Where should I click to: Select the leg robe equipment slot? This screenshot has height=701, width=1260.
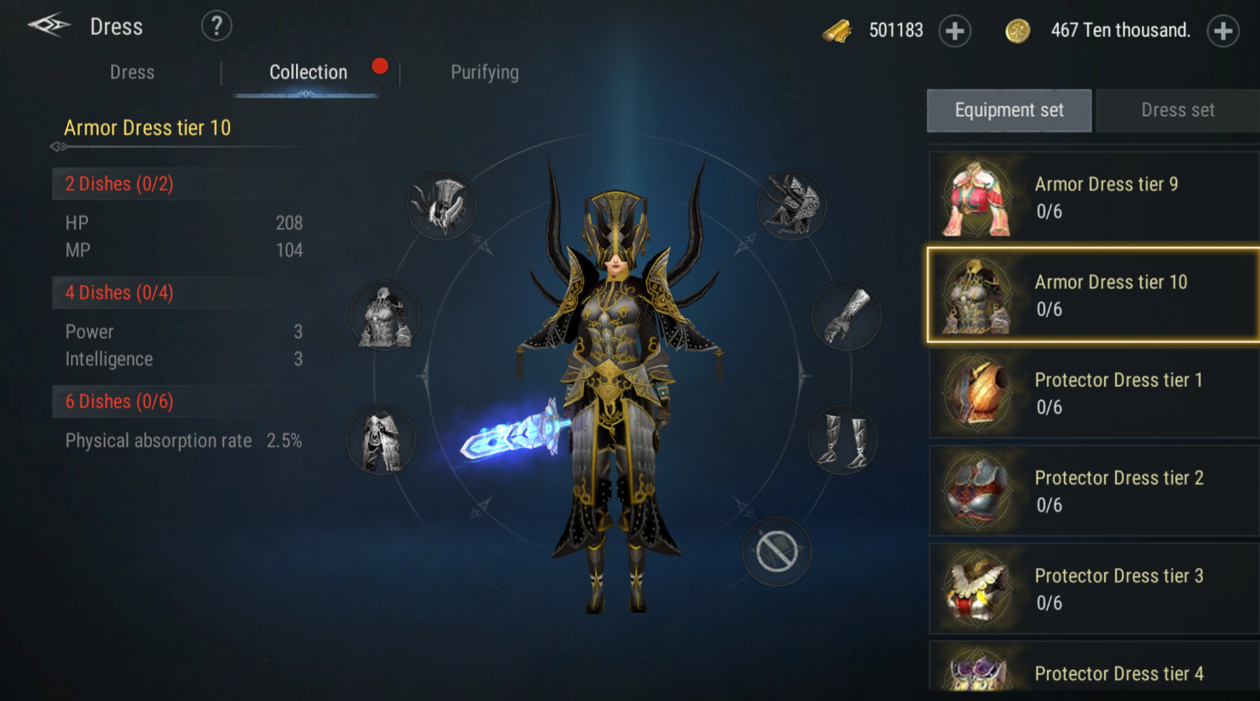pyautogui.click(x=380, y=440)
